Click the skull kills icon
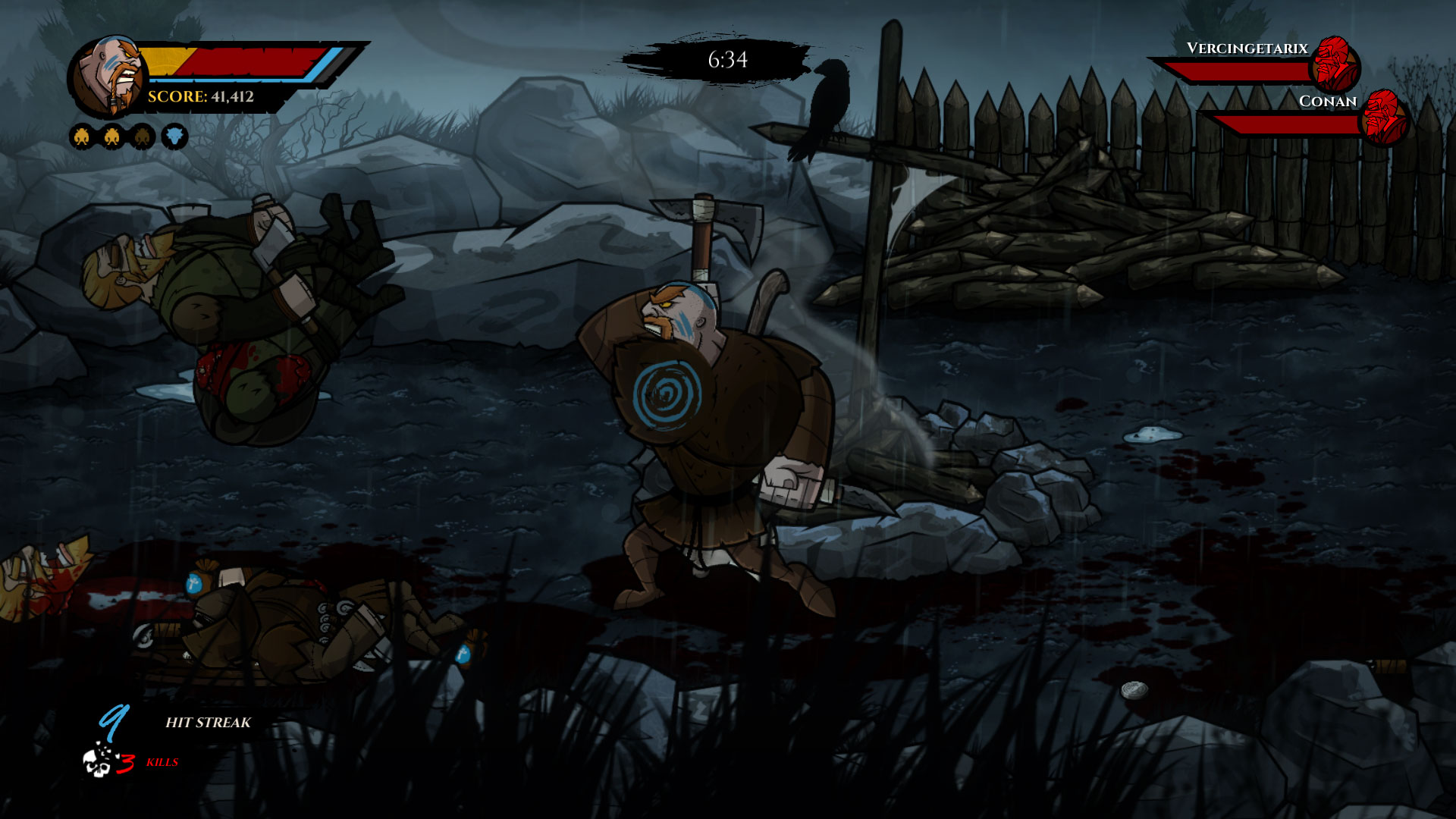This screenshot has width=1456, height=819. (99, 761)
